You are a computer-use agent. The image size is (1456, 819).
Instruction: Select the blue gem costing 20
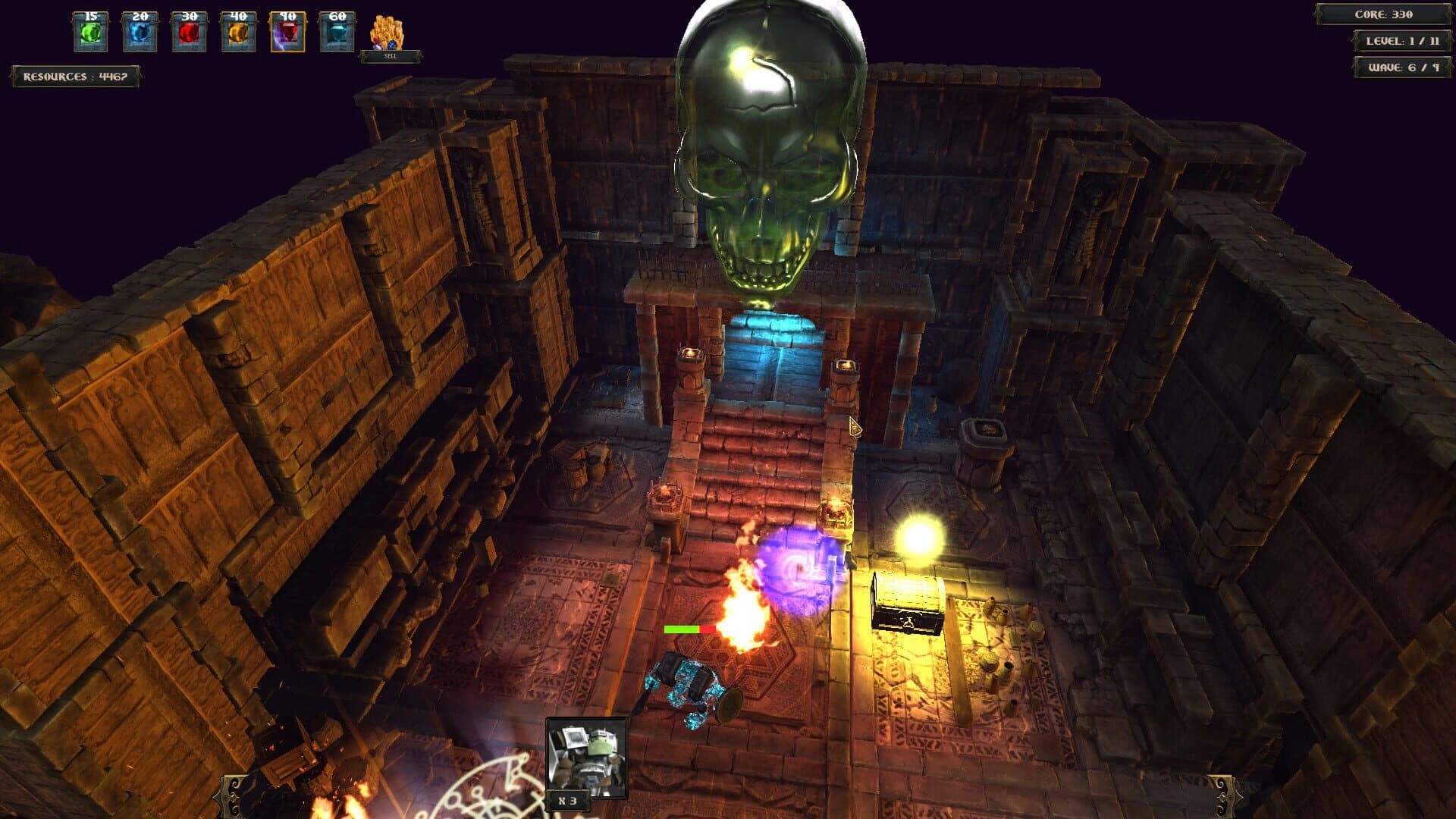tap(139, 32)
